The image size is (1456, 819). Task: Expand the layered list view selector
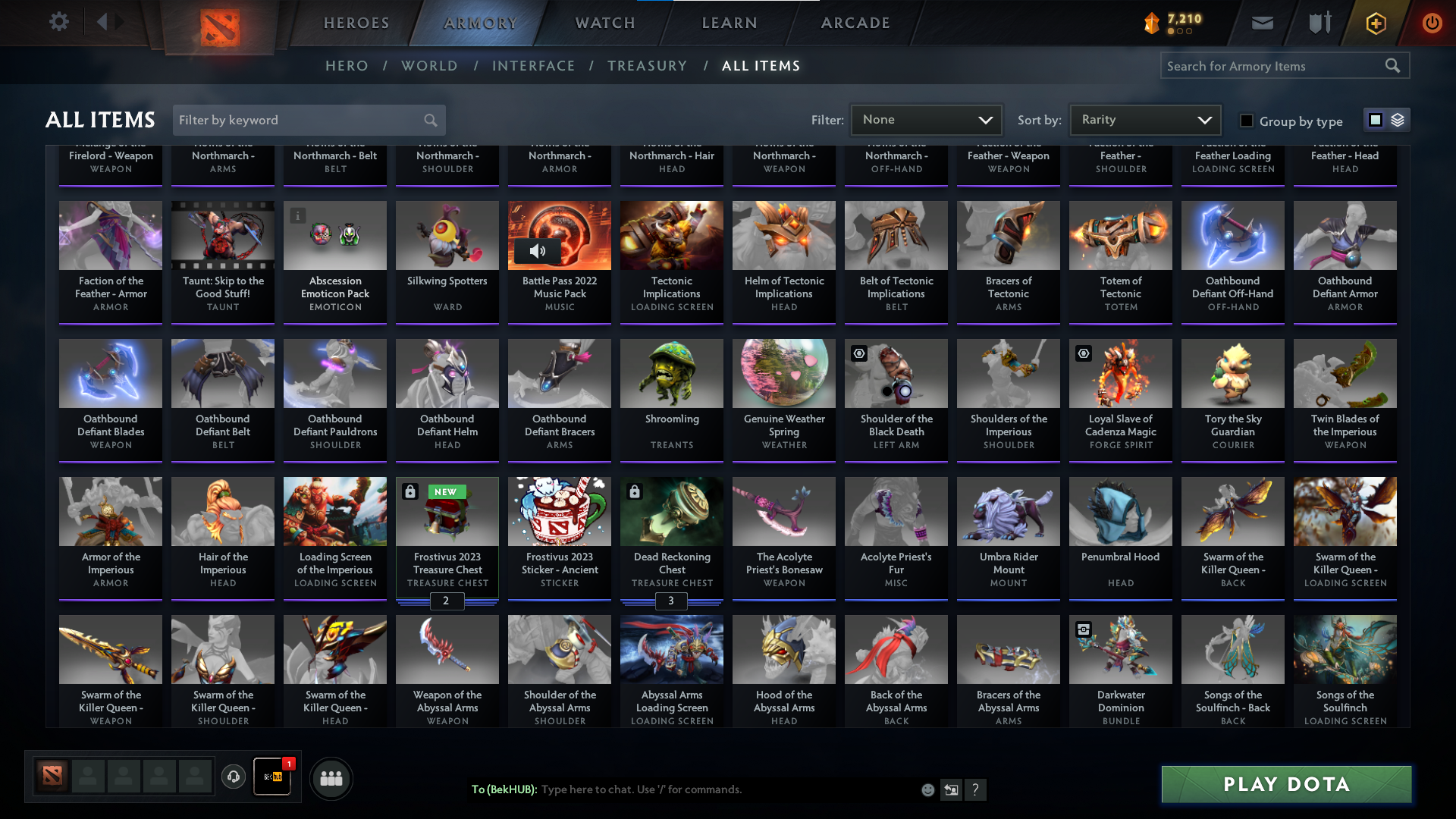(x=1397, y=119)
